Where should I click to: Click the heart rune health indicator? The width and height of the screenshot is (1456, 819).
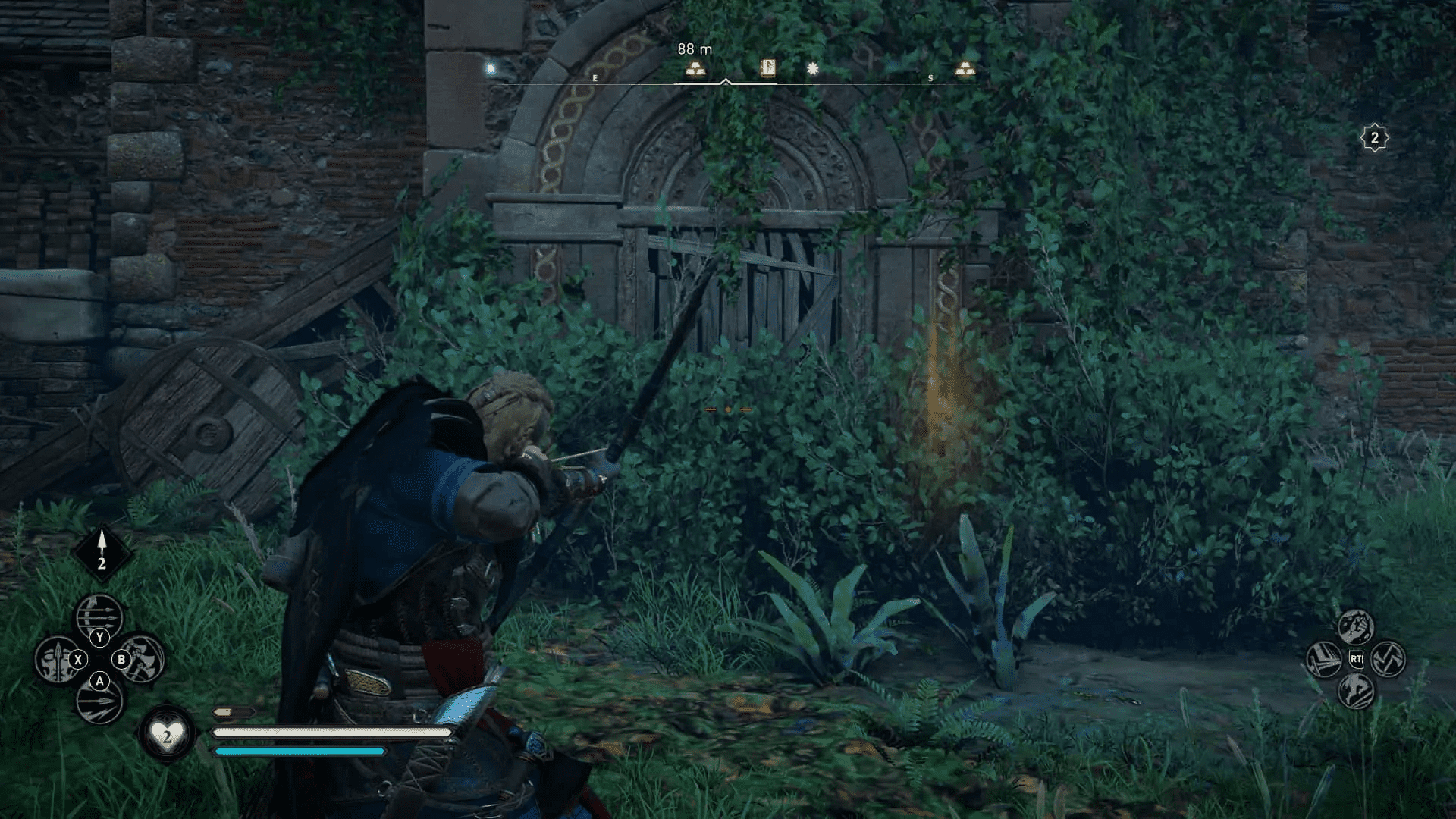[168, 734]
